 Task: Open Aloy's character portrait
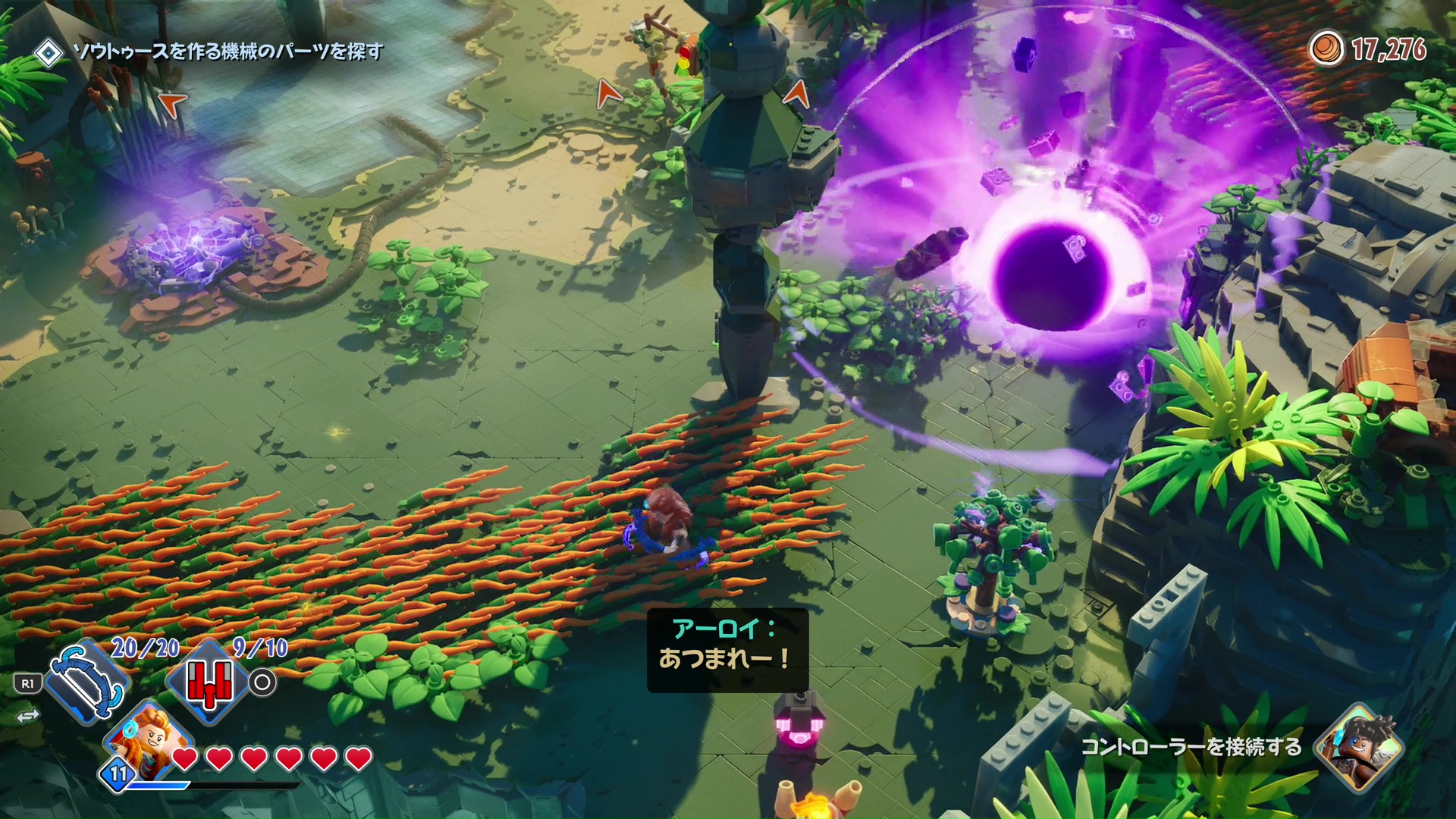pyautogui.click(x=150, y=736)
